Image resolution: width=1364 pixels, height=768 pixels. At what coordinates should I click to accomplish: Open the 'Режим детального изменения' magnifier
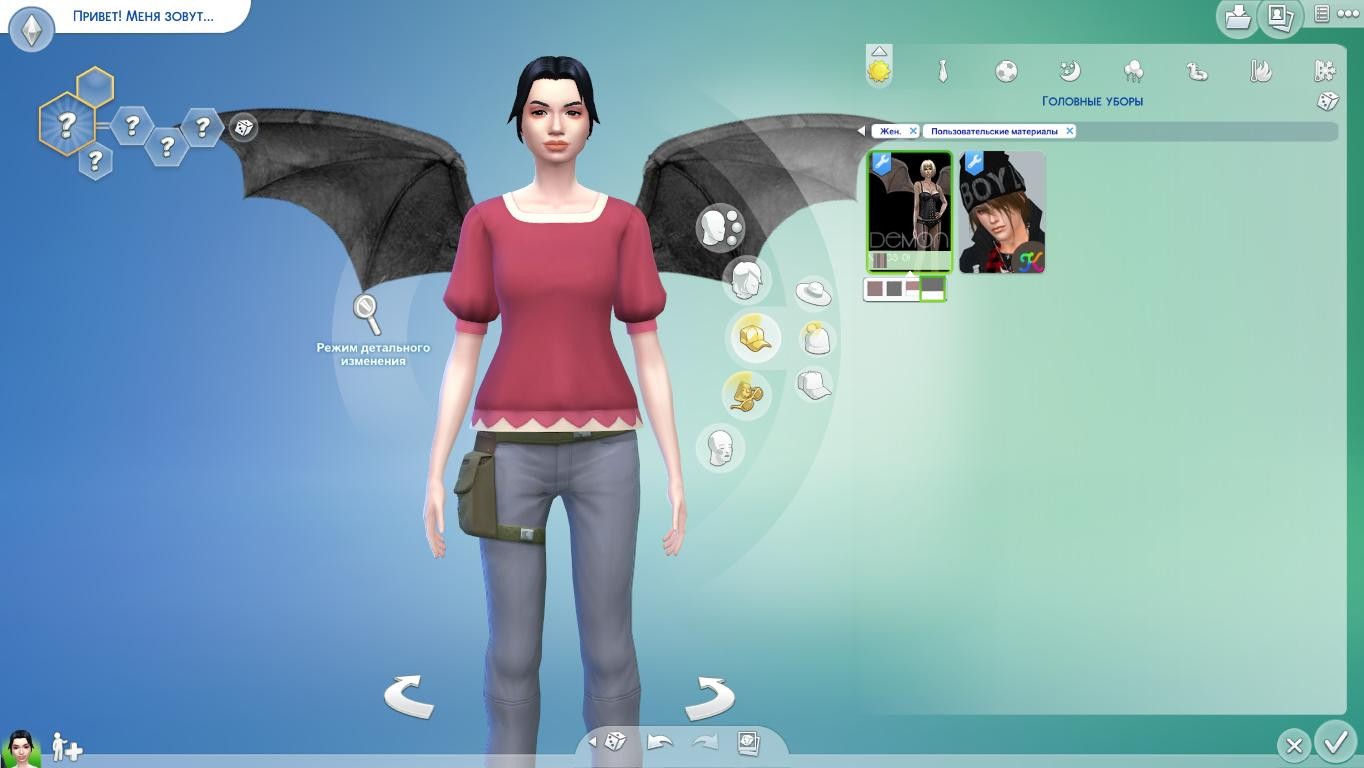tap(368, 314)
